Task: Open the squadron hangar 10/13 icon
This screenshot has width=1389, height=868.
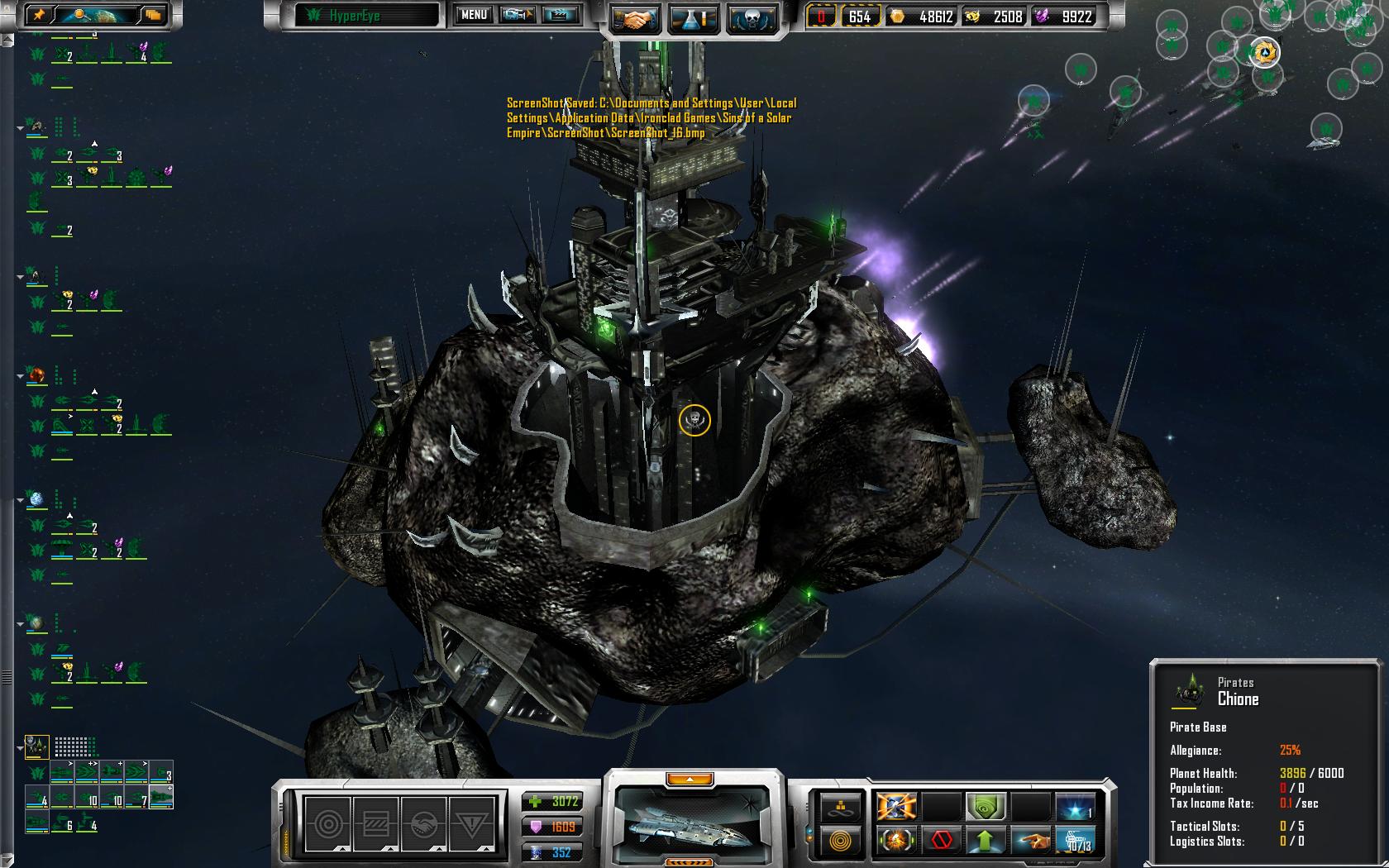Action: point(1076,841)
